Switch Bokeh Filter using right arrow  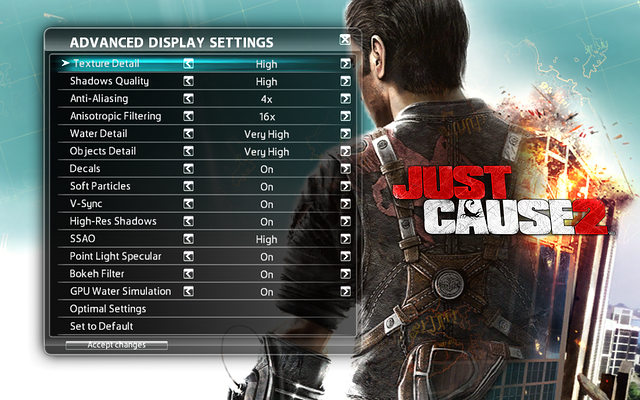pyautogui.click(x=345, y=274)
